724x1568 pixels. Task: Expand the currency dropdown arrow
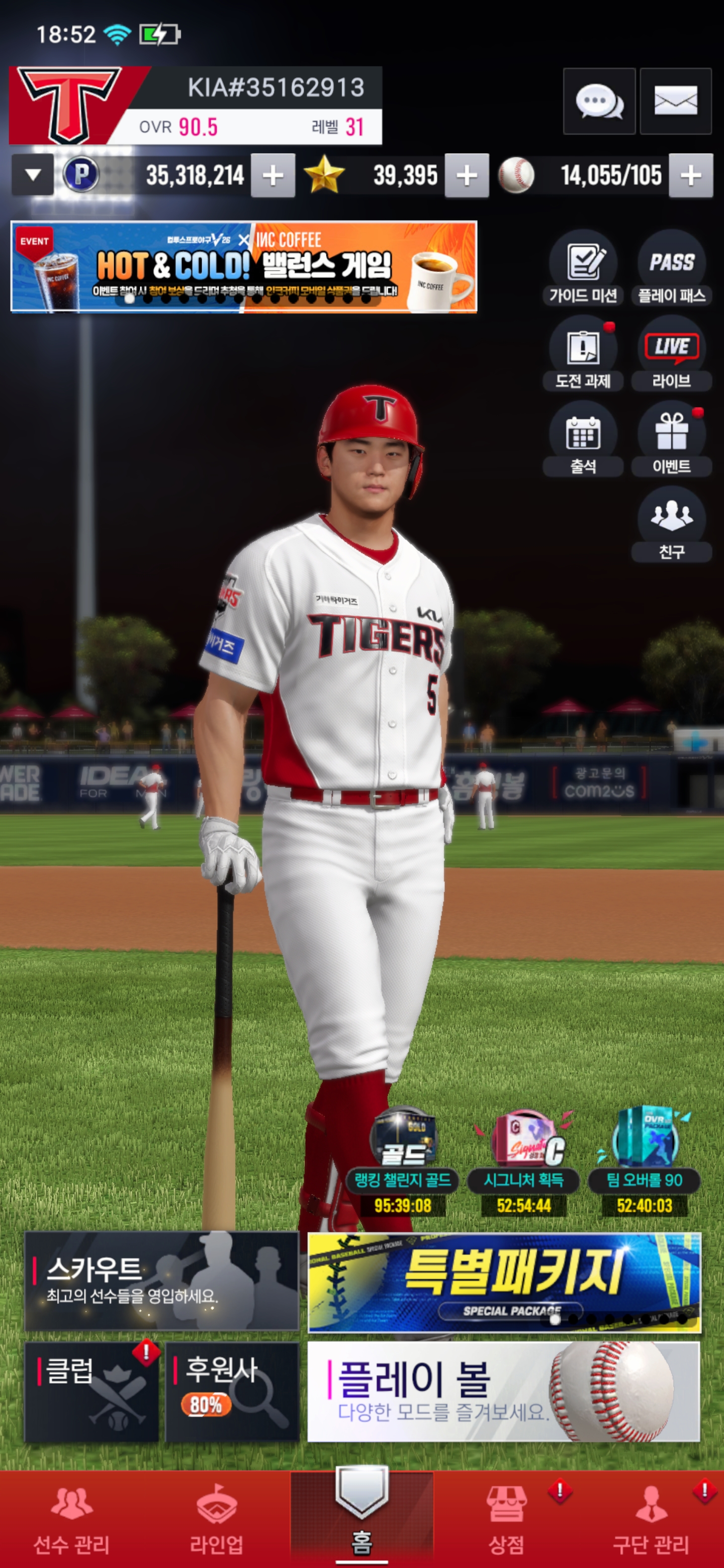[33, 175]
